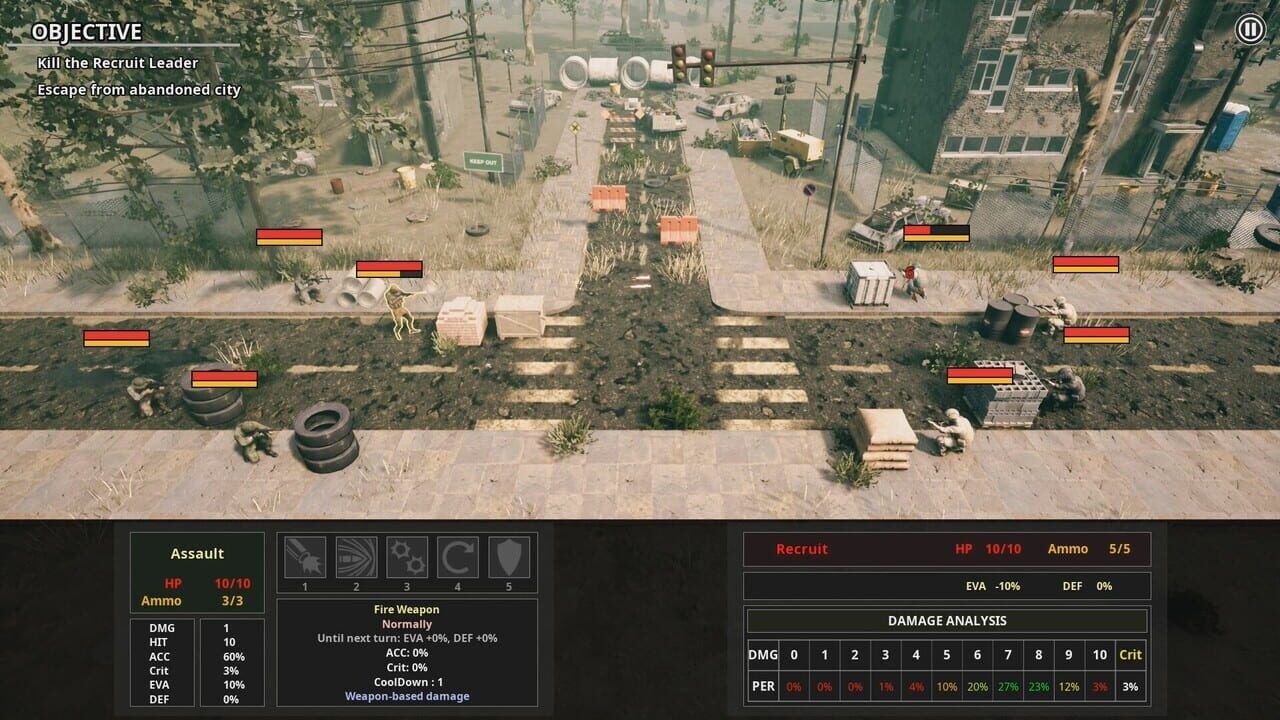Switch to the Recruit enemy panel
Viewport: 1280px width, 720px height.
coord(946,548)
